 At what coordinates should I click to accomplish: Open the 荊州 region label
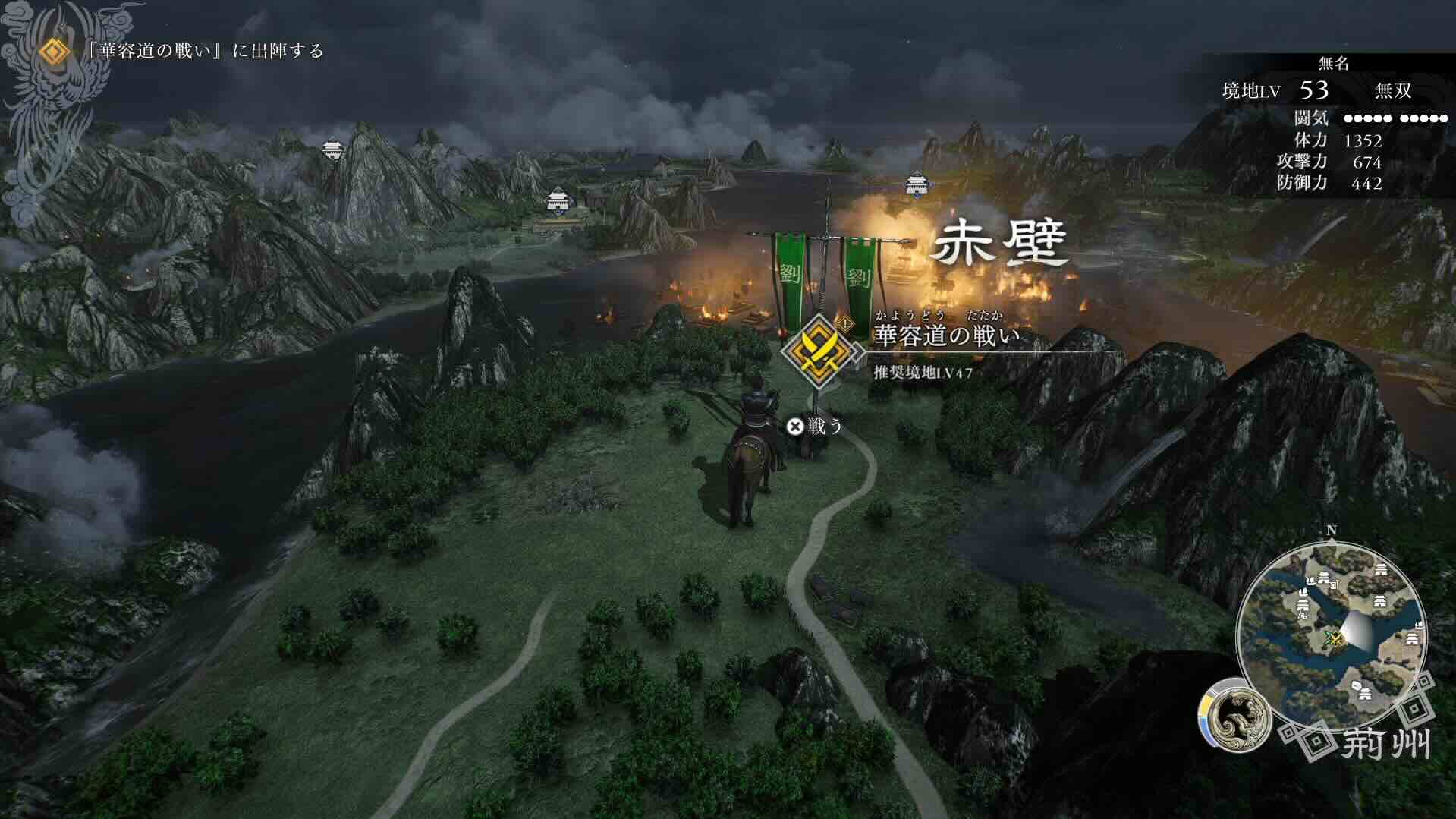pyautogui.click(x=1386, y=741)
